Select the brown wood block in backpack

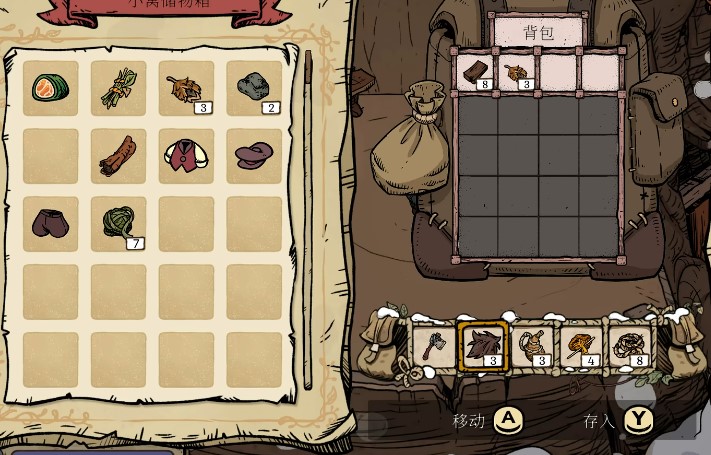click(477, 71)
